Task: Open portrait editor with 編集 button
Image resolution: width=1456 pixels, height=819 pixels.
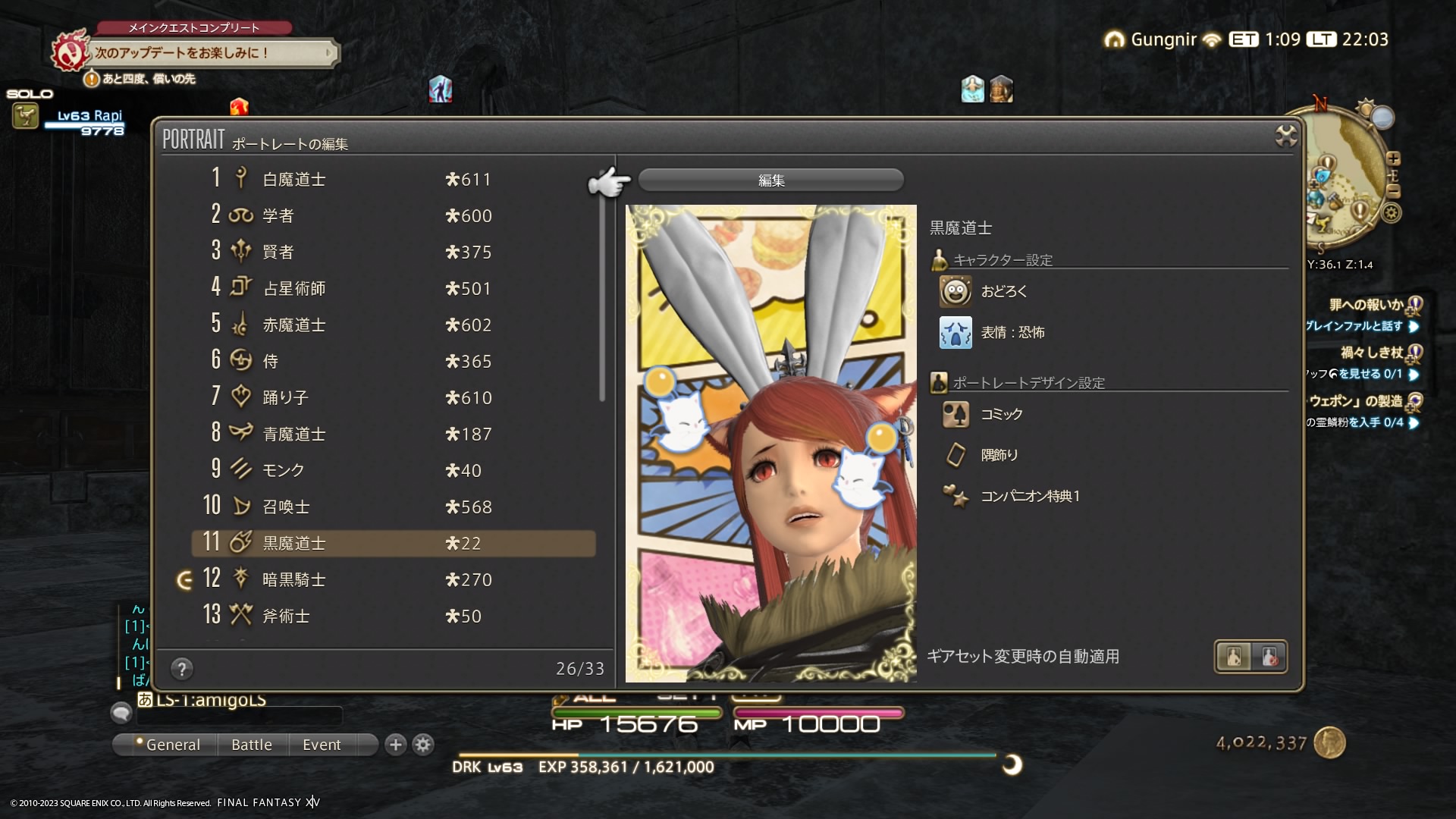Action: (x=770, y=180)
